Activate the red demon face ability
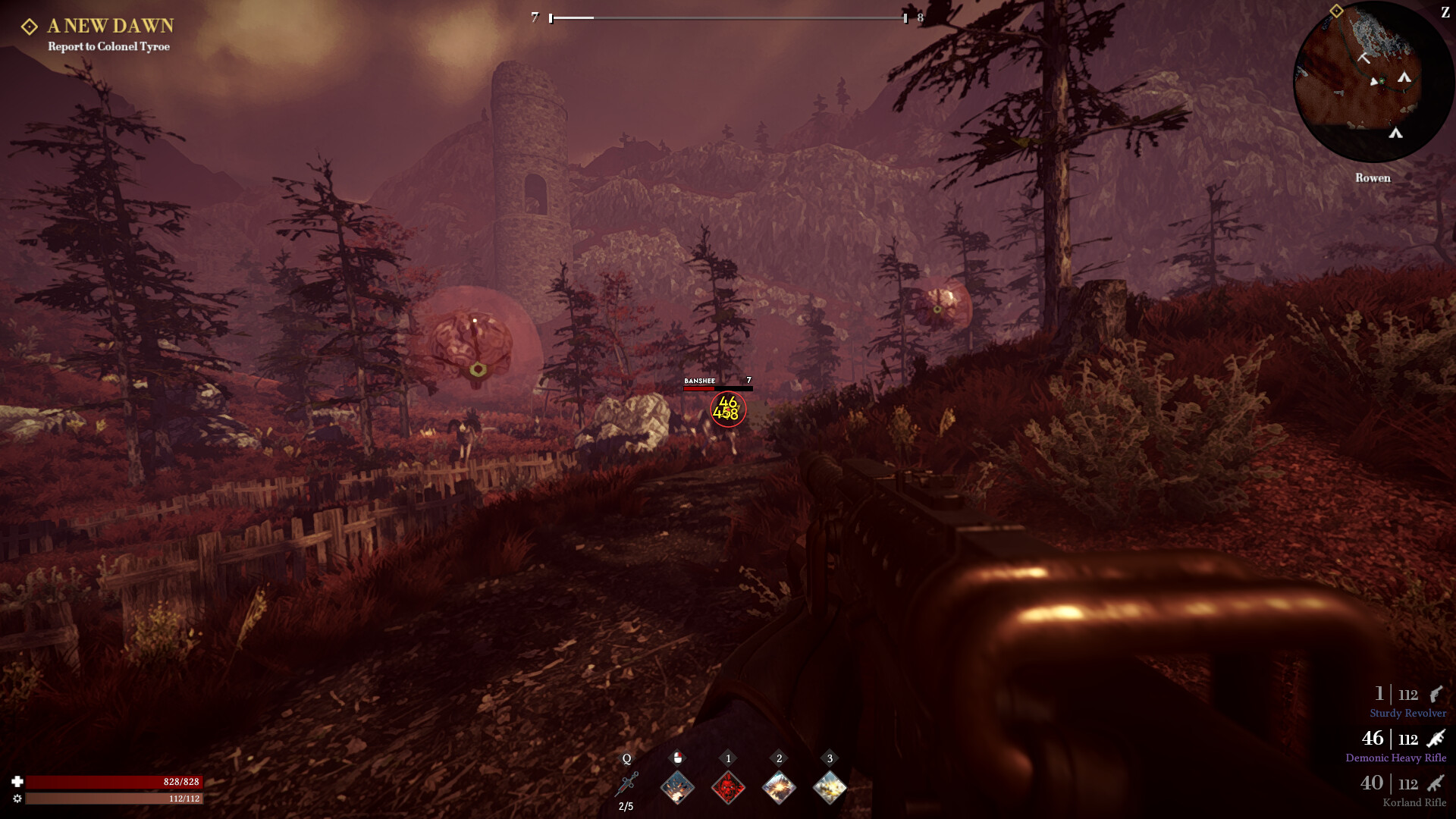1456x819 pixels. coord(728,787)
